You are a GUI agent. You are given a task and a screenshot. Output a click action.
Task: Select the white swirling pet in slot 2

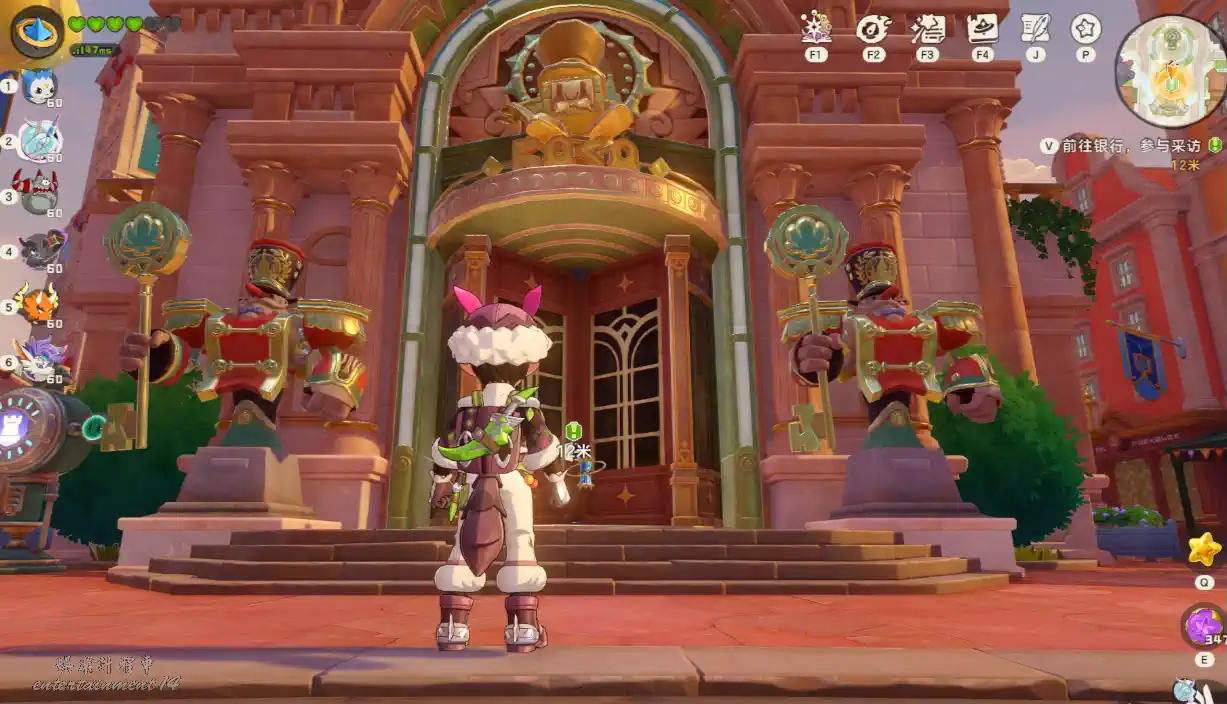40,140
